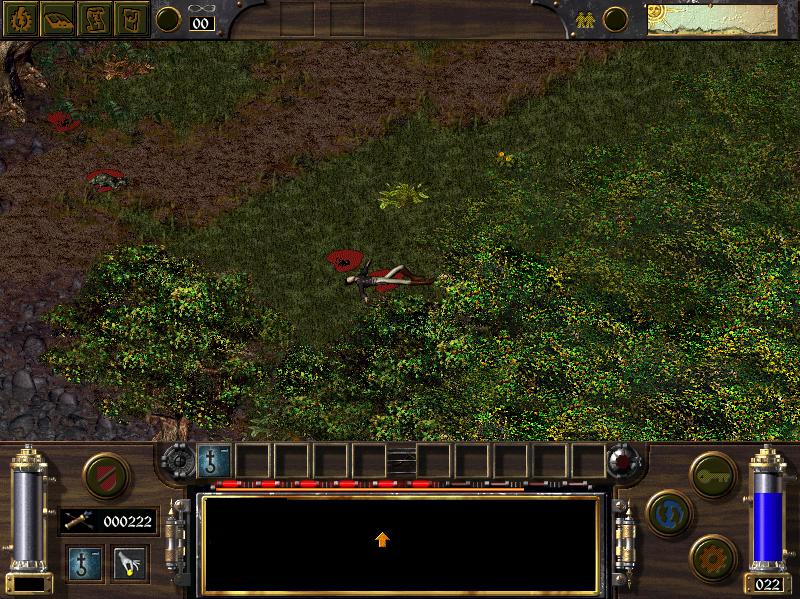Click the blue circular arrows button
800x599 pixels.
(x=666, y=511)
